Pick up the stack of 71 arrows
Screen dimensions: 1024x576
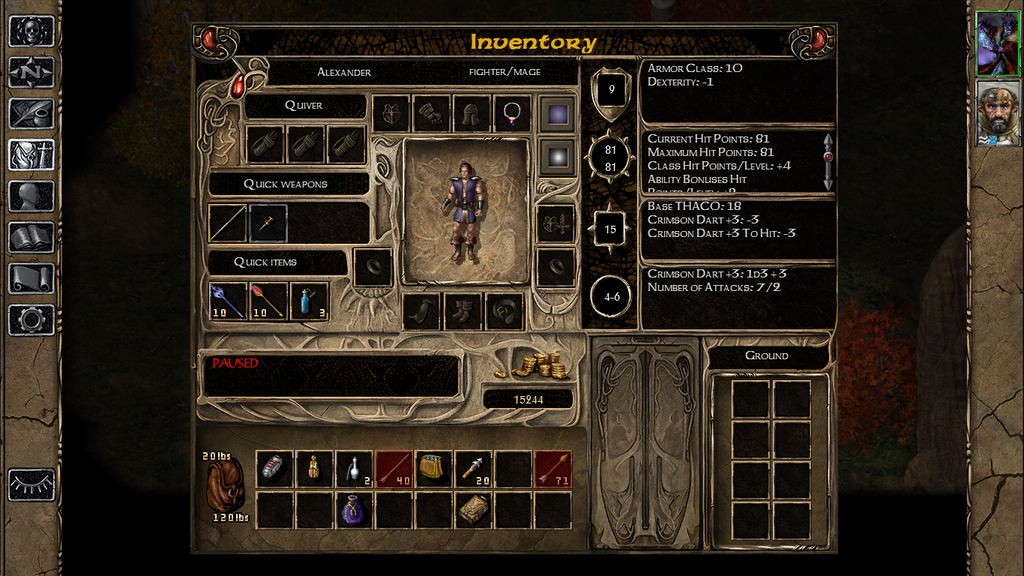click(x=553, y=469)
